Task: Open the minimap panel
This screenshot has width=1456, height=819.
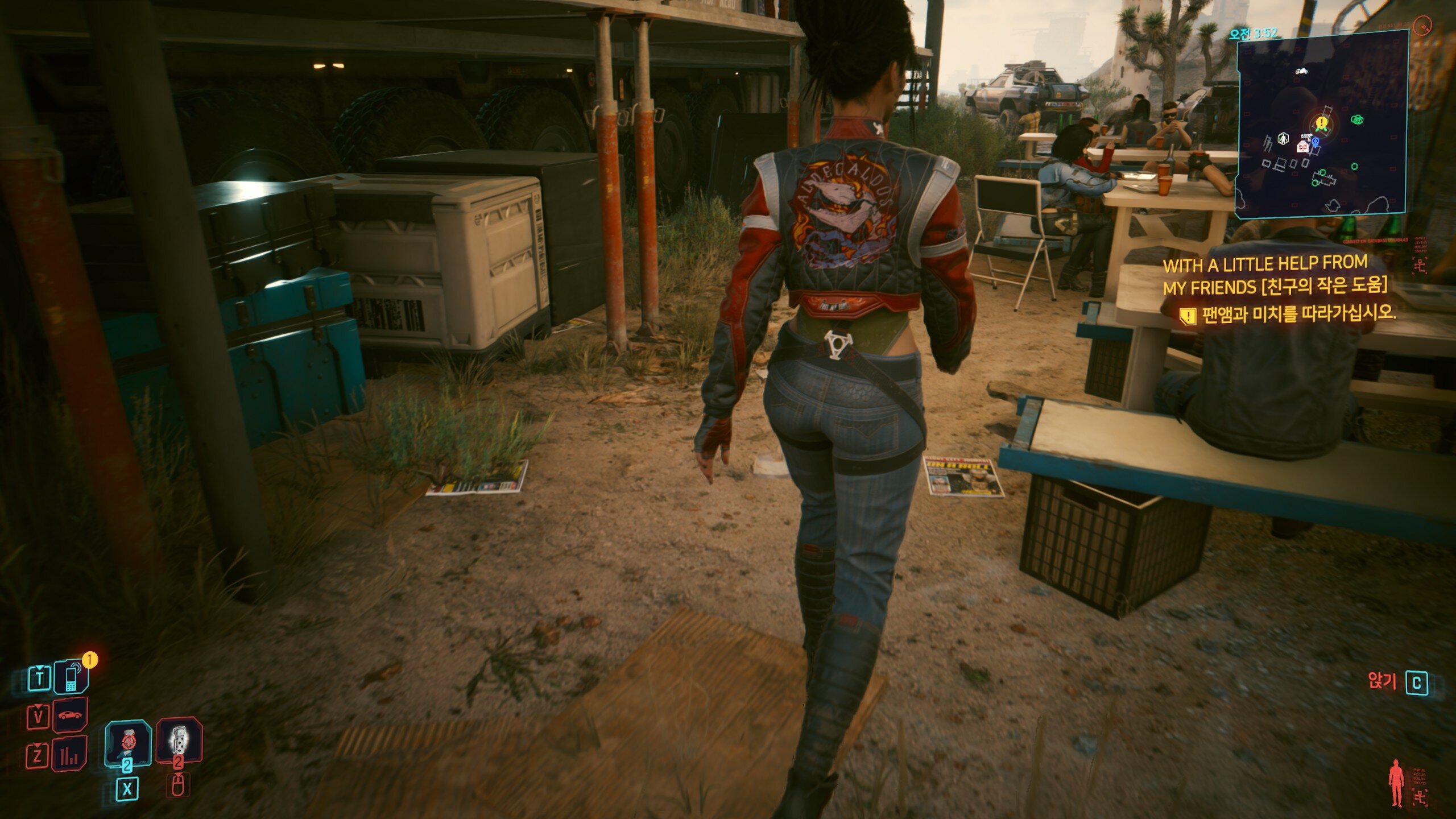Action: (x=1321, y=123)
